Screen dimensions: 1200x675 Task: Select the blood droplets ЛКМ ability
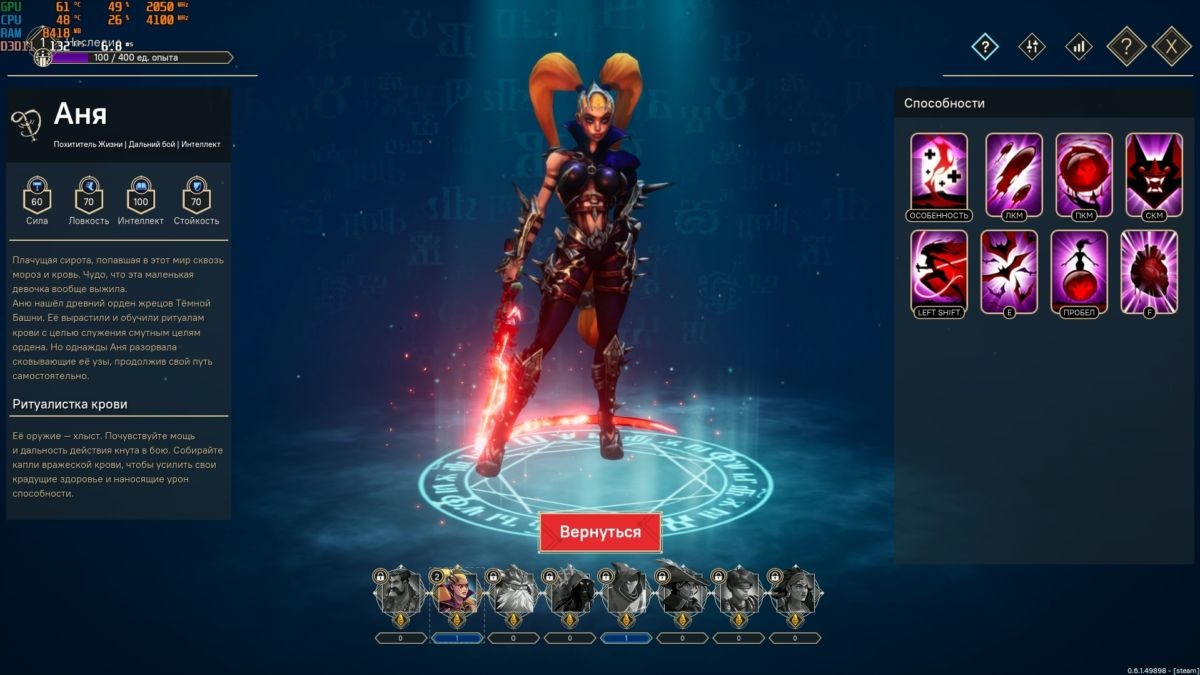click(x=1014, y=172)
